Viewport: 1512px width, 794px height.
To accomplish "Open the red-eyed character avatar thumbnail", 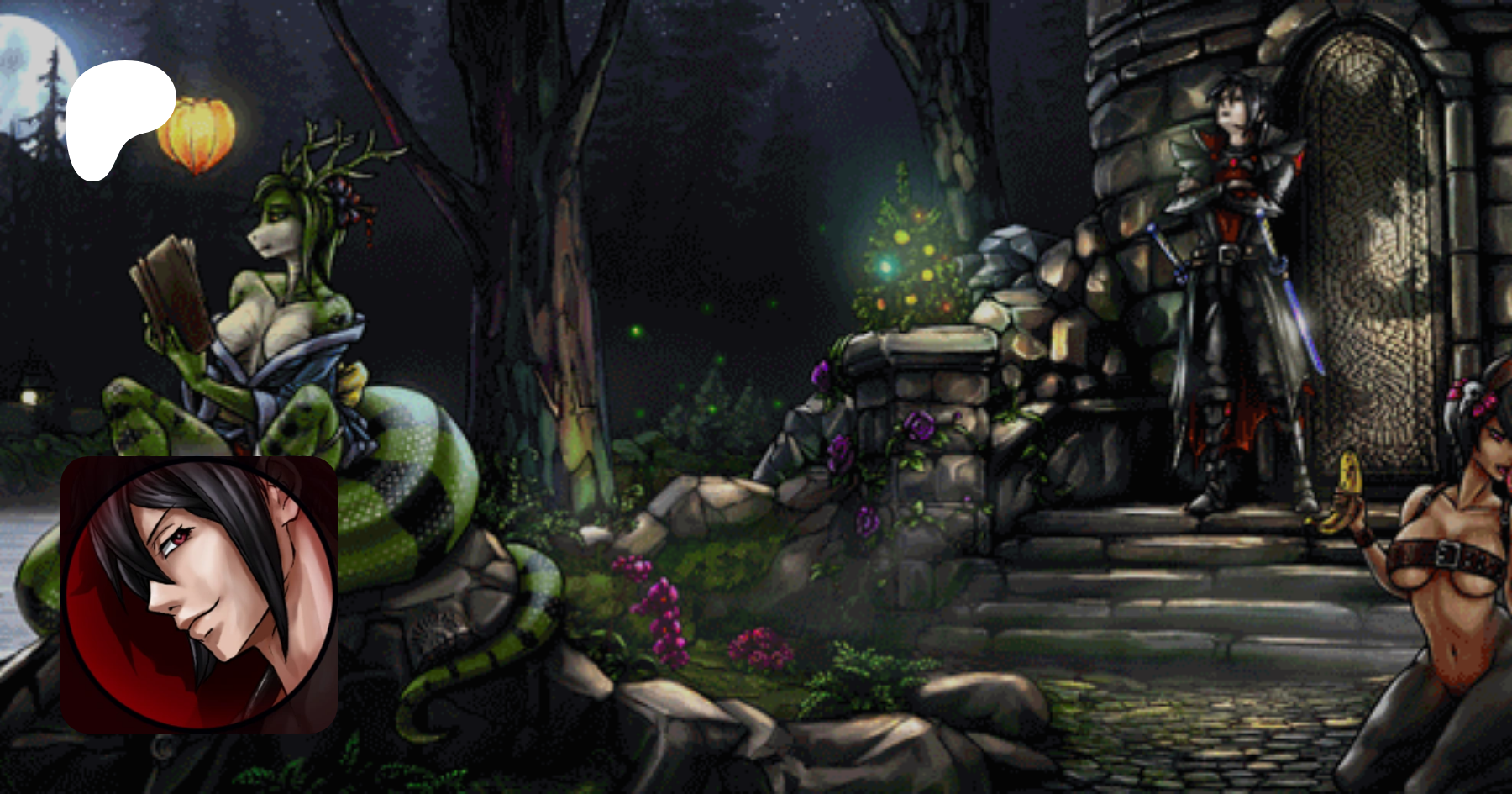I will click(199, 595).
